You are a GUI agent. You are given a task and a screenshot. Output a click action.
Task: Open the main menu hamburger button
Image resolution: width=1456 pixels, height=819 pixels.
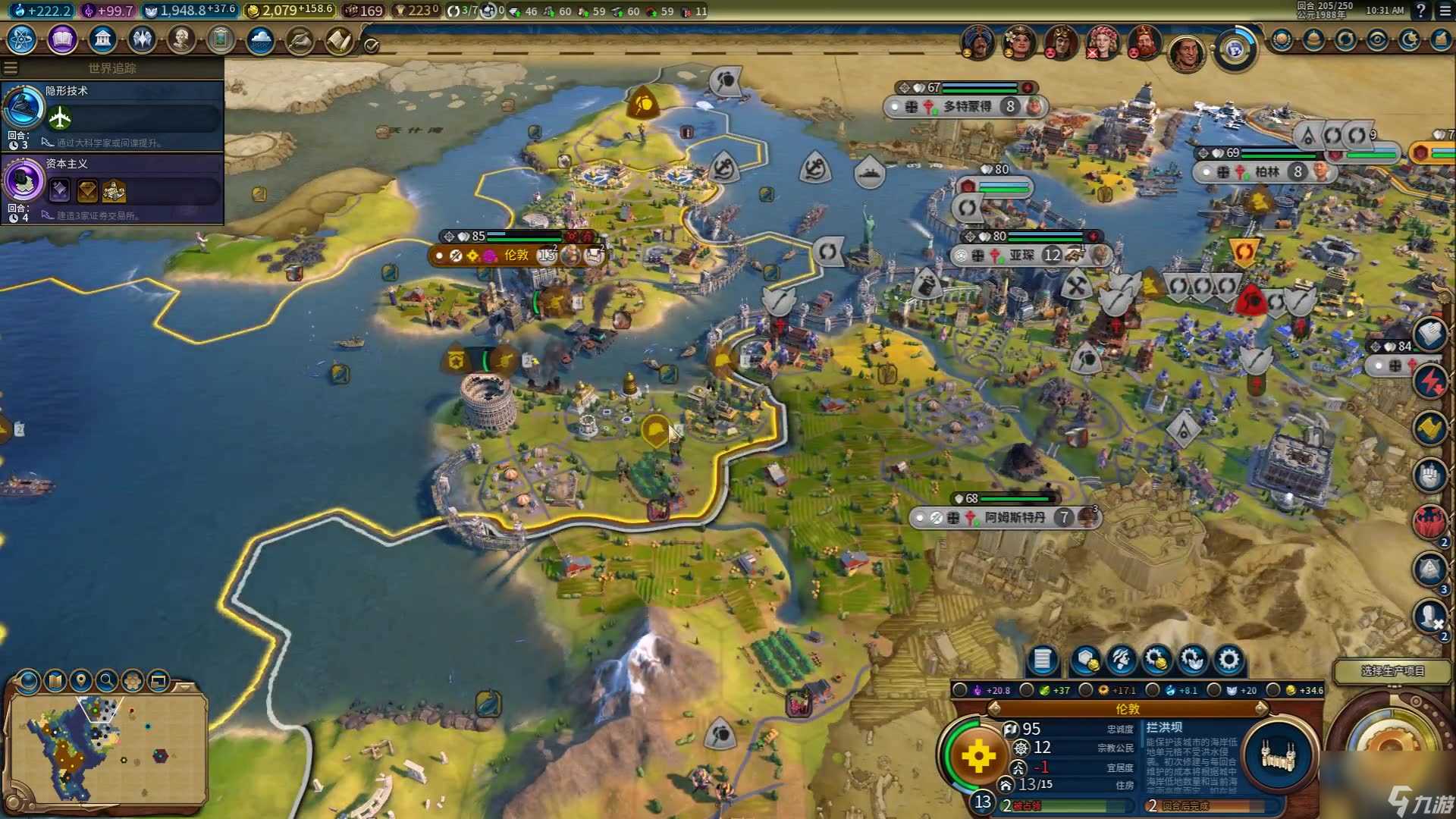click(1443, 11)
